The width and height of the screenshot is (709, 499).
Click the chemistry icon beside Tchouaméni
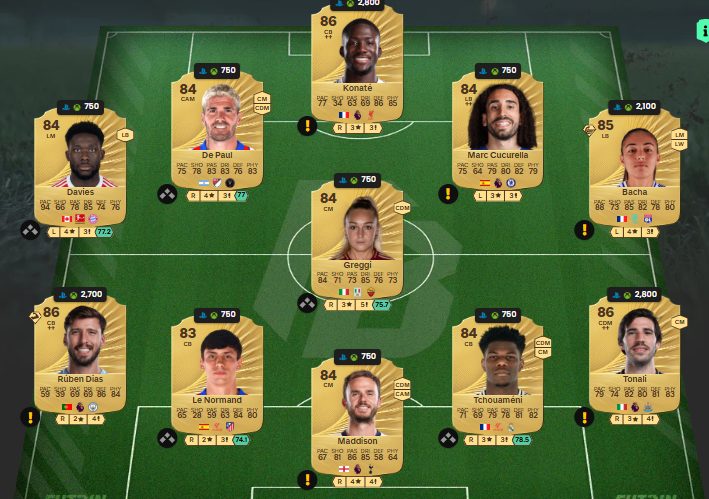pos(449,437)
